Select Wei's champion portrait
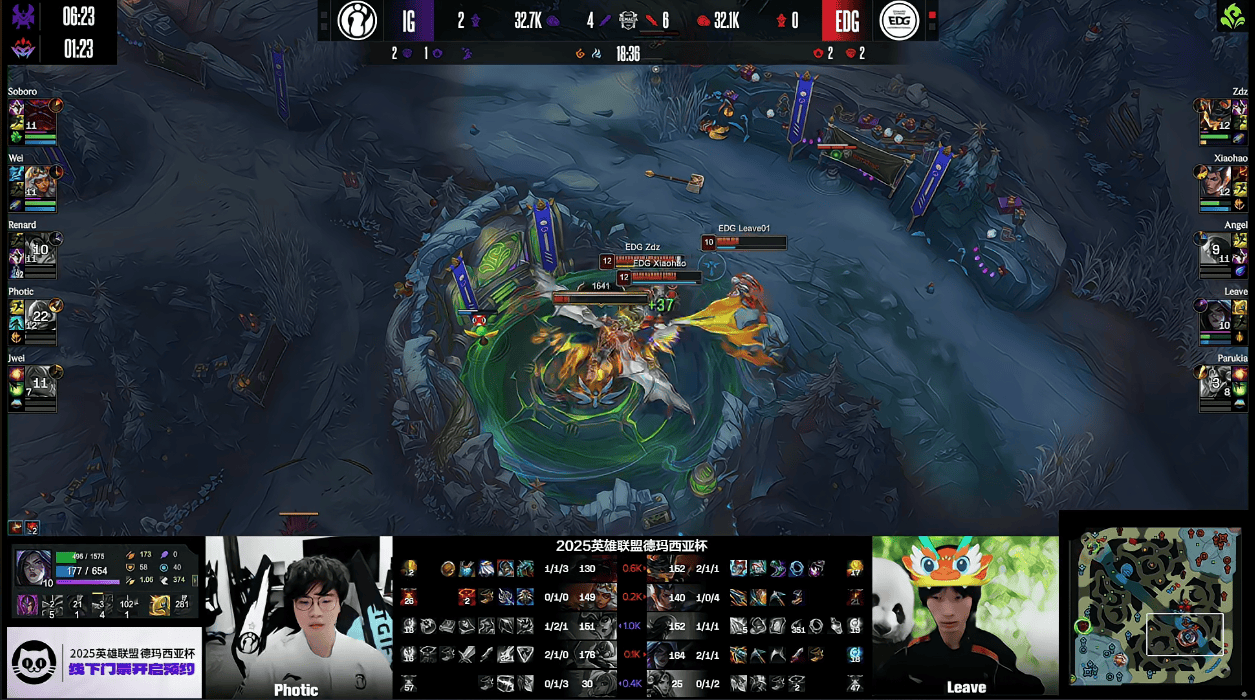Screen dimensions: 1255x700 40,182
